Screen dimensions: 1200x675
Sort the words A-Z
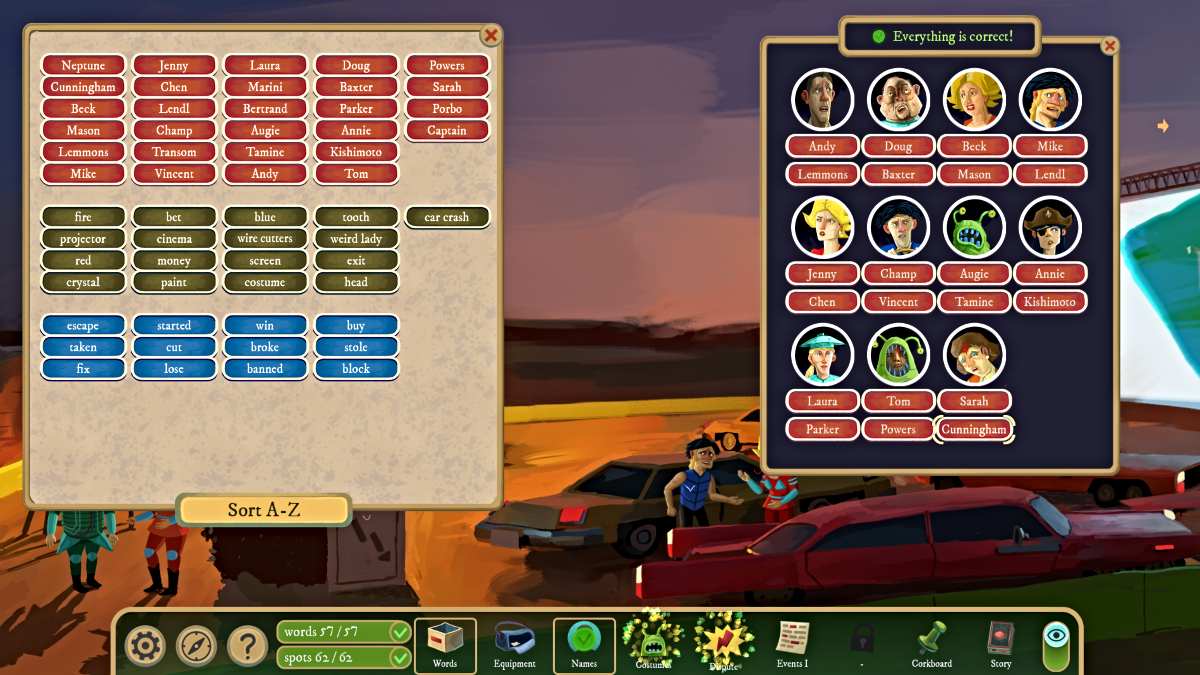click(x=264, y=510)
